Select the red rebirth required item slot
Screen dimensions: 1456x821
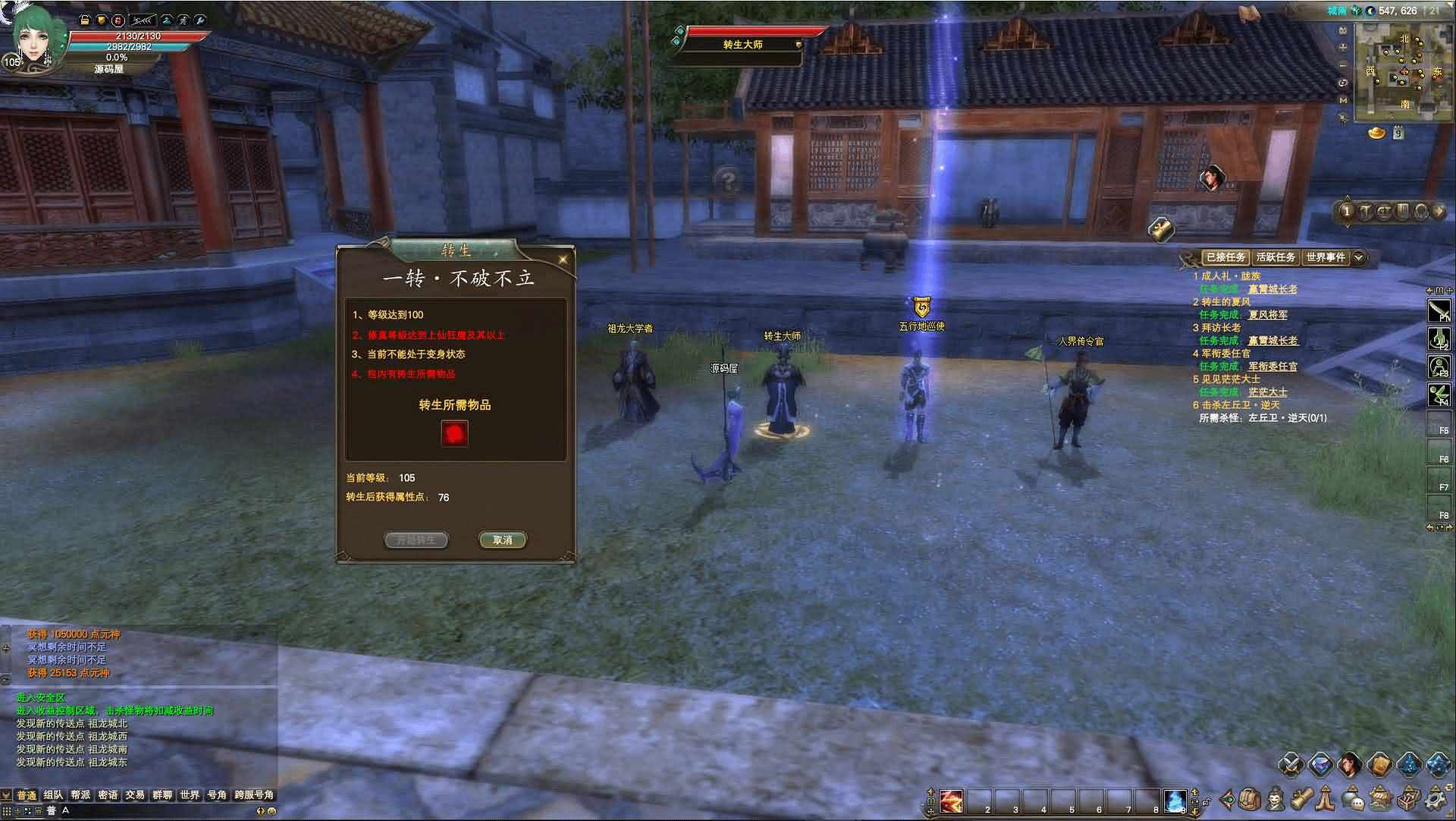(x=454, y=433)
